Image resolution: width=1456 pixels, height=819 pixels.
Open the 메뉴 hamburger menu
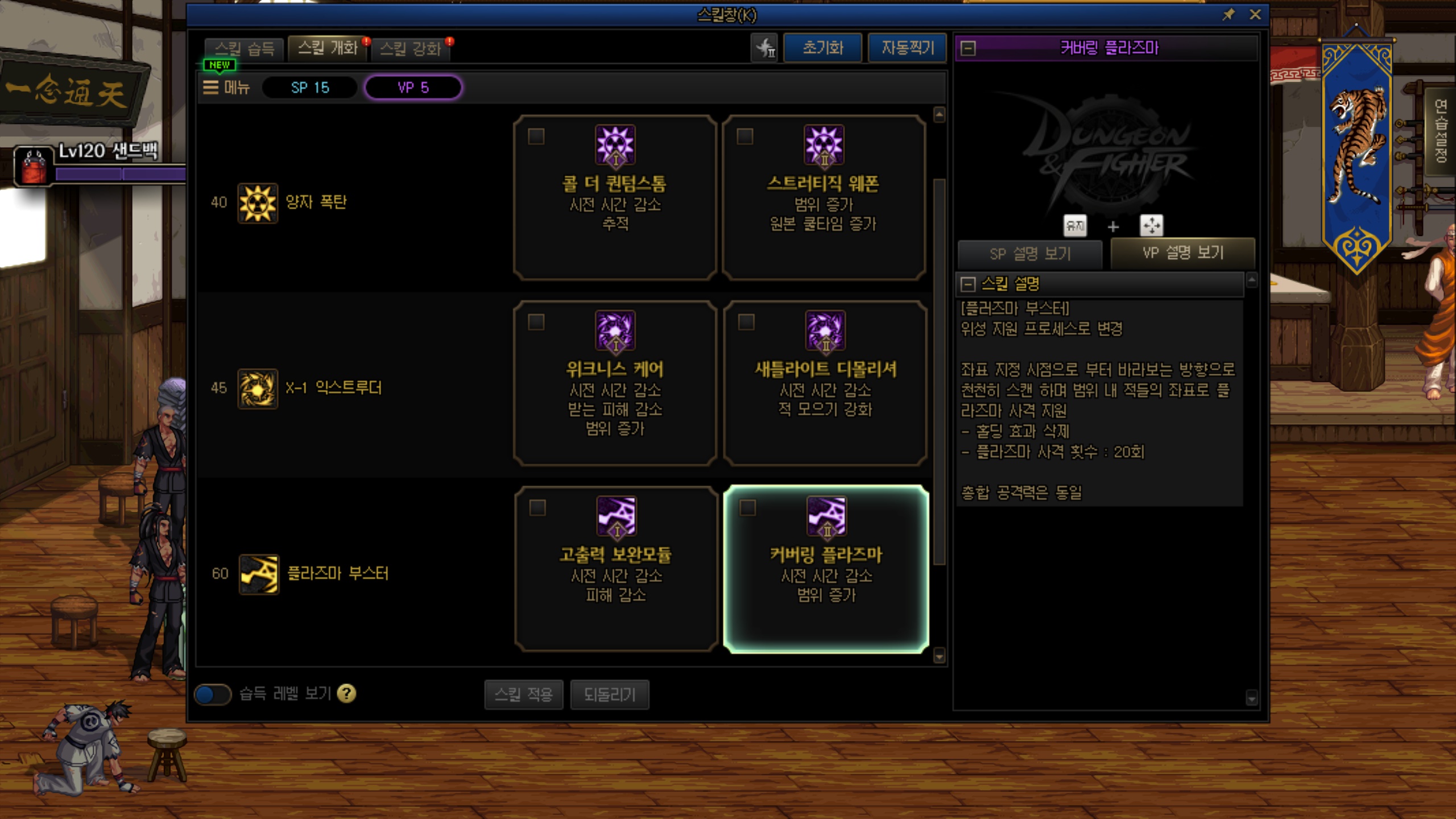[226, 88]
